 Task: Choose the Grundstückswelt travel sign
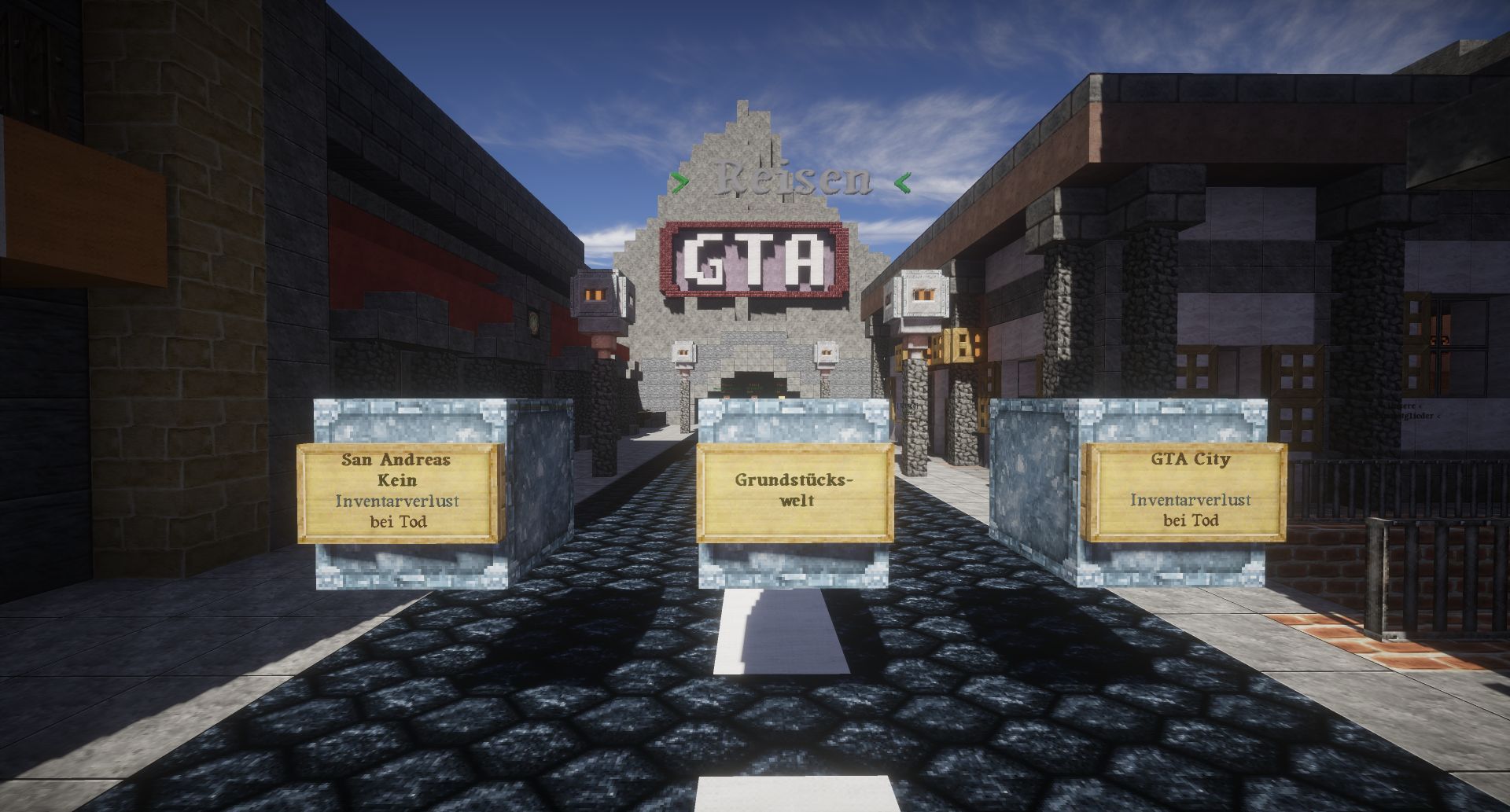click(x=795, y=491)
